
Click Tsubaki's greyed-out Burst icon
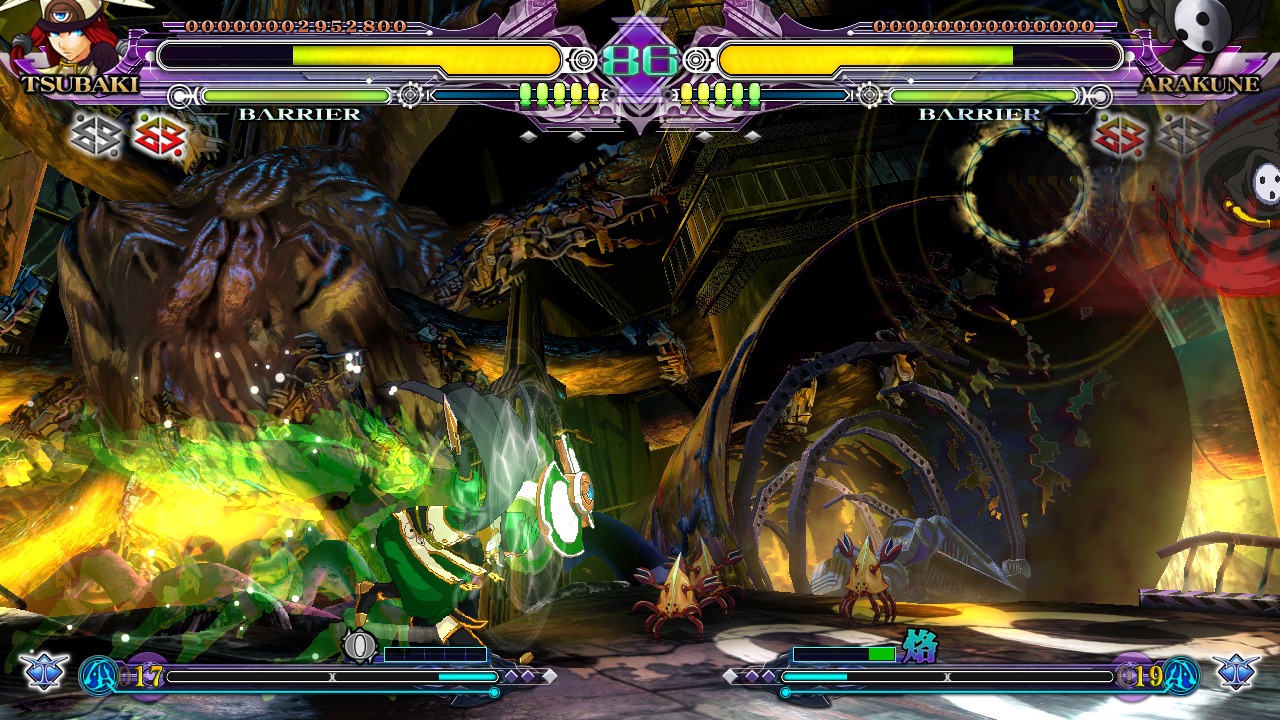97,138
